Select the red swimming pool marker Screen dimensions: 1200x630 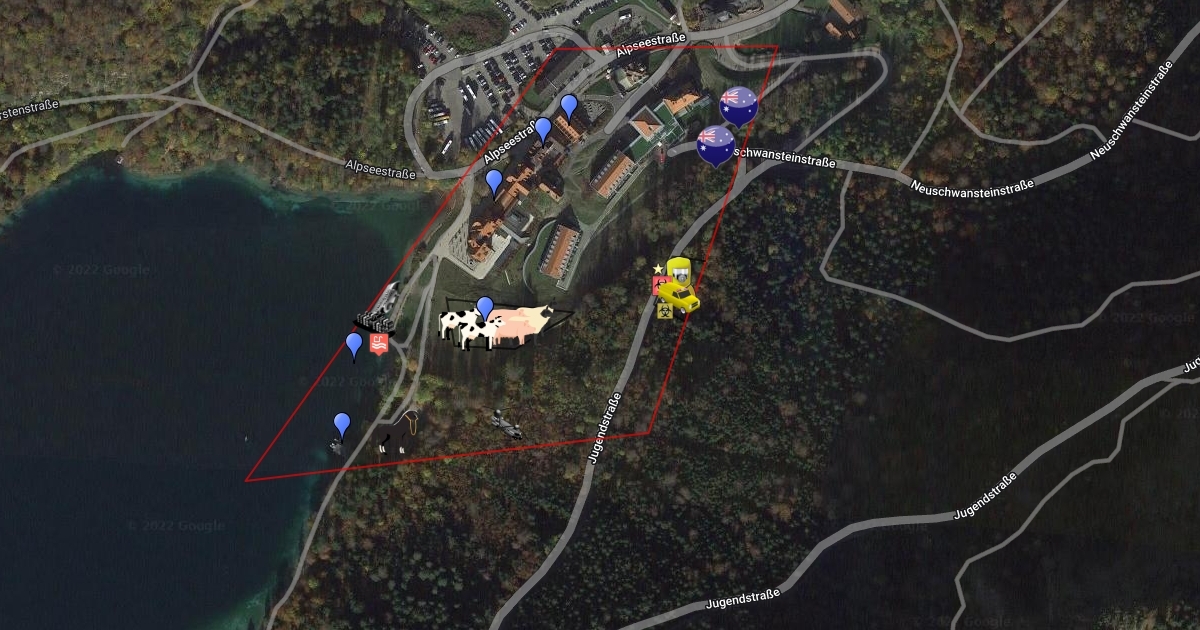[379, 345]
